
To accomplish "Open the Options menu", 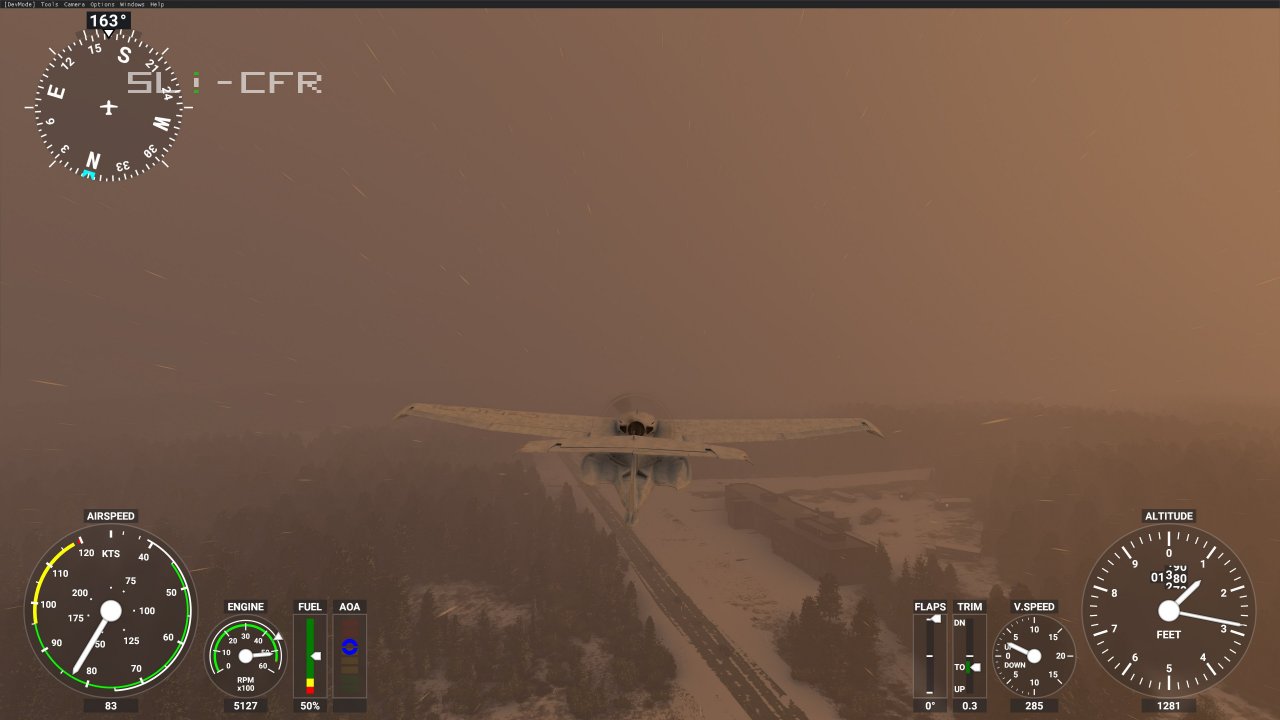I will pyautogui.click(x=101, y=4).
